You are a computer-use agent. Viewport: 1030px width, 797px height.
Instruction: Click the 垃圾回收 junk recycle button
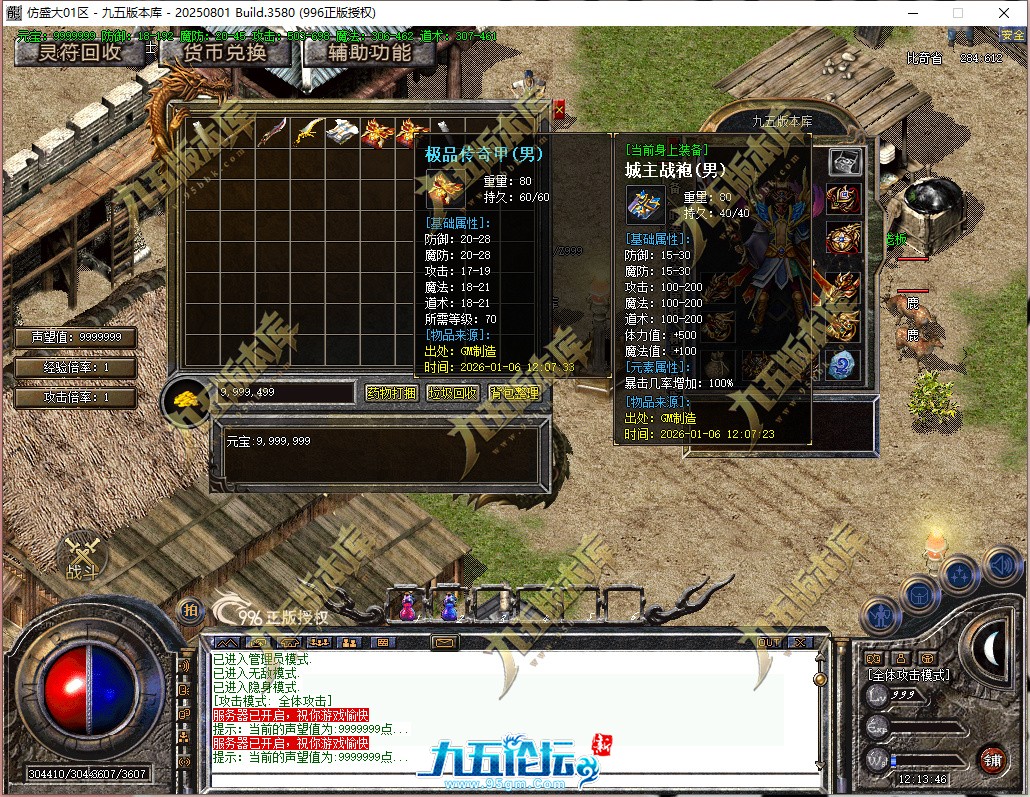click(453, 393)
